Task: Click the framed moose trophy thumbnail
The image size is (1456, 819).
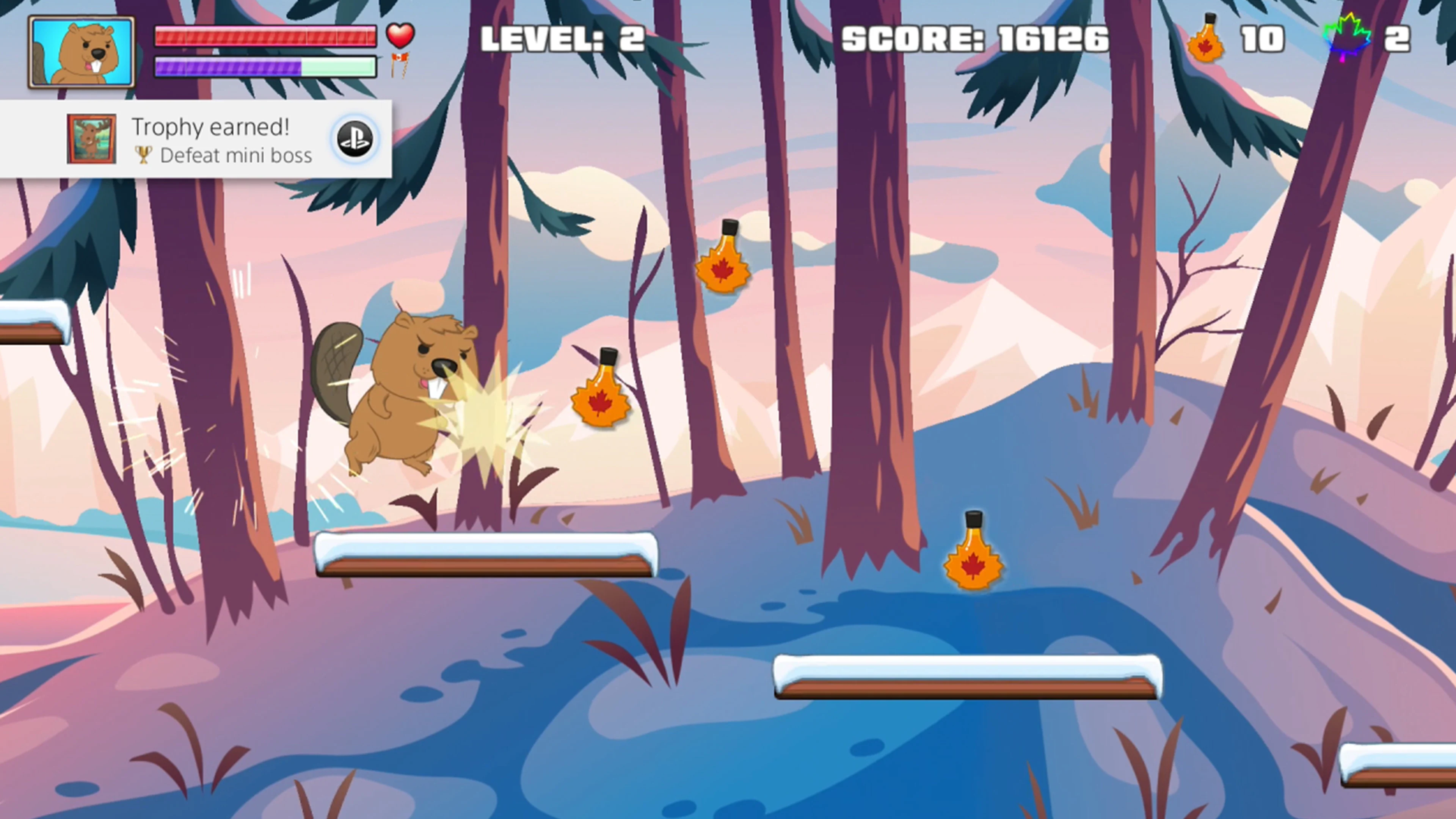Action: pos(91,140)
